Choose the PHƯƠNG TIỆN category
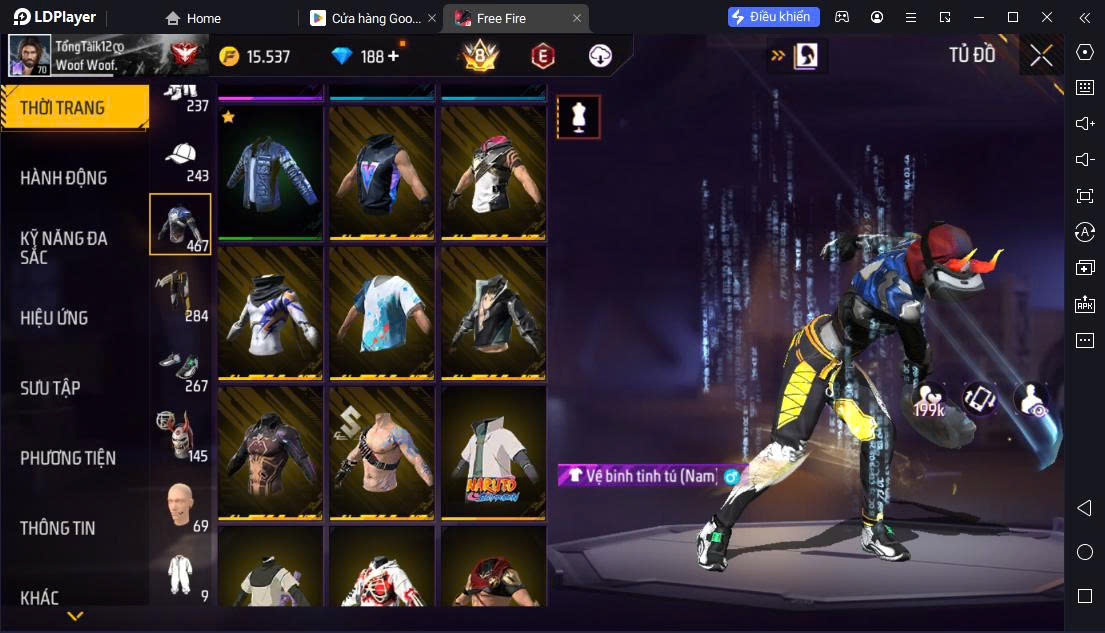Image resolution: width=1105 pixels, height=633 pixels. point(68,458)
